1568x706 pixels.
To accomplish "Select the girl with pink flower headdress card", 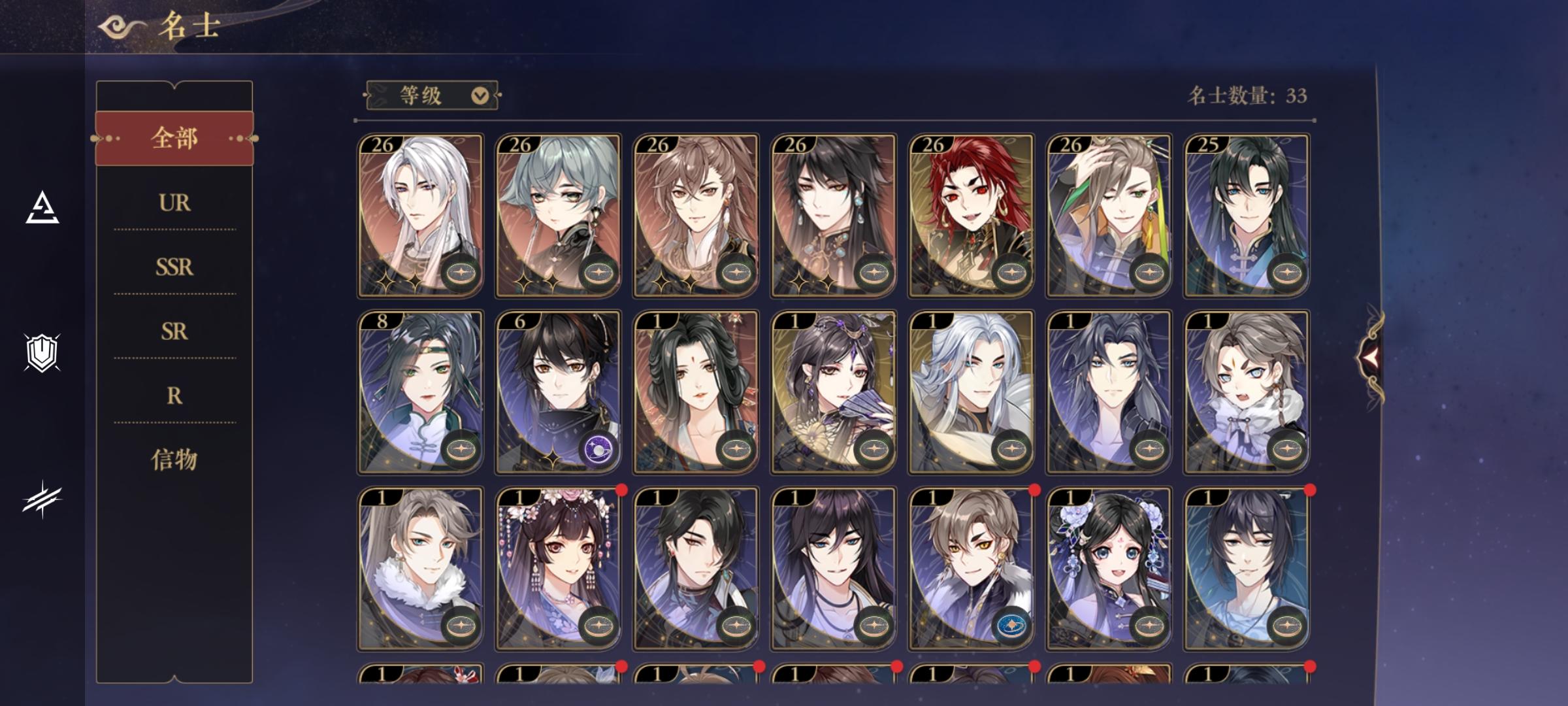I will click(558, 569).
